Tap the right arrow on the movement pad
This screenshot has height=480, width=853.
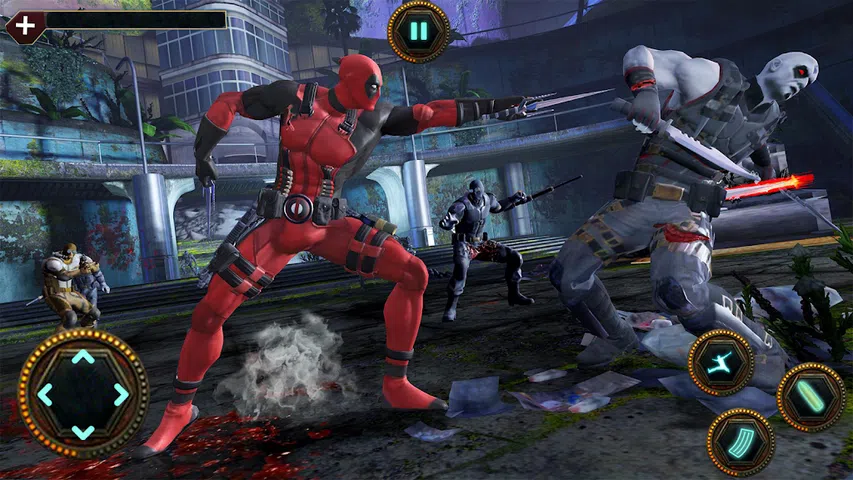[x=121, y=394]
